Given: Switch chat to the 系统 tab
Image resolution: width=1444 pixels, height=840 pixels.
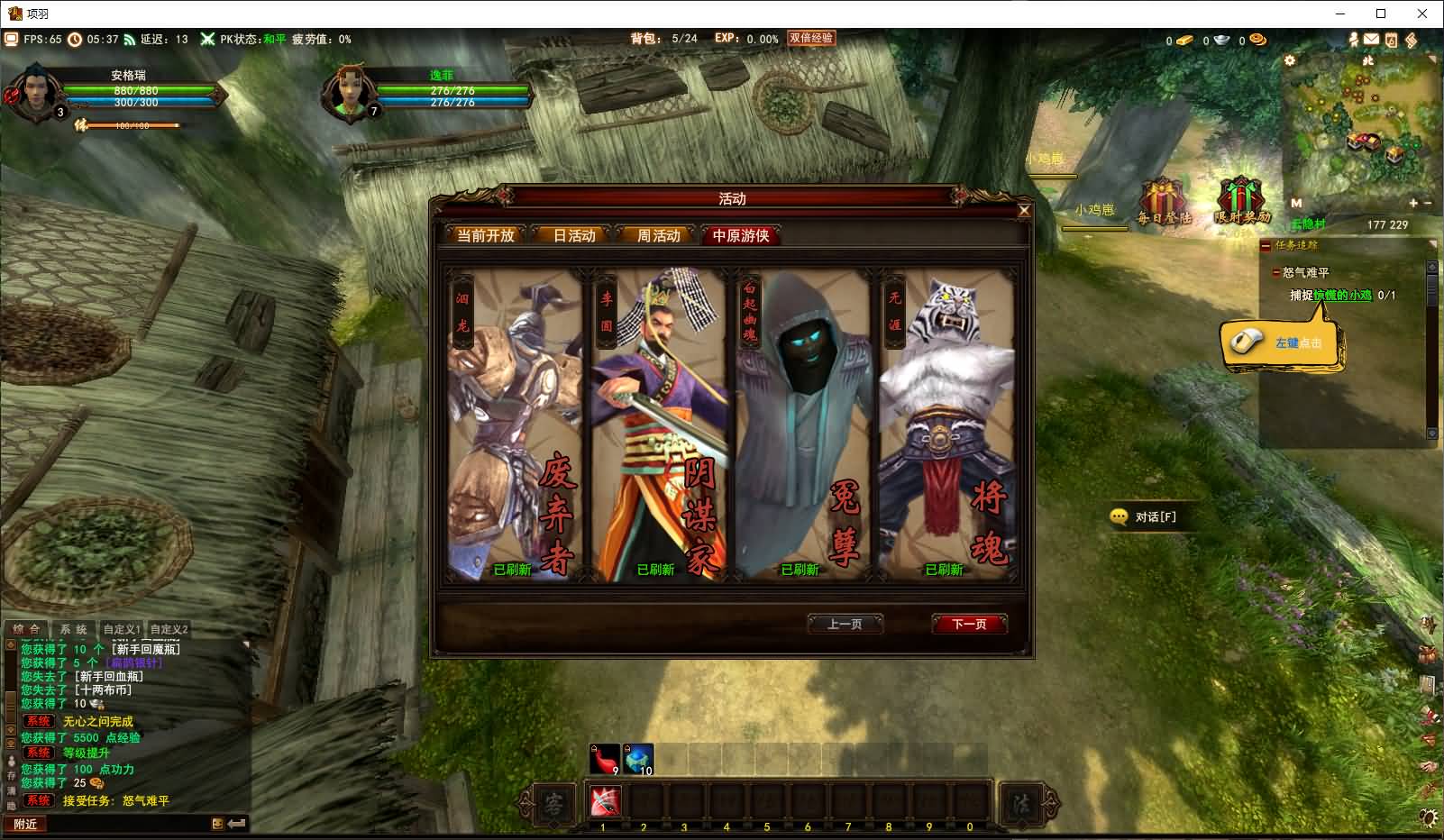Looking at the screenshot, I should point(74,629).
